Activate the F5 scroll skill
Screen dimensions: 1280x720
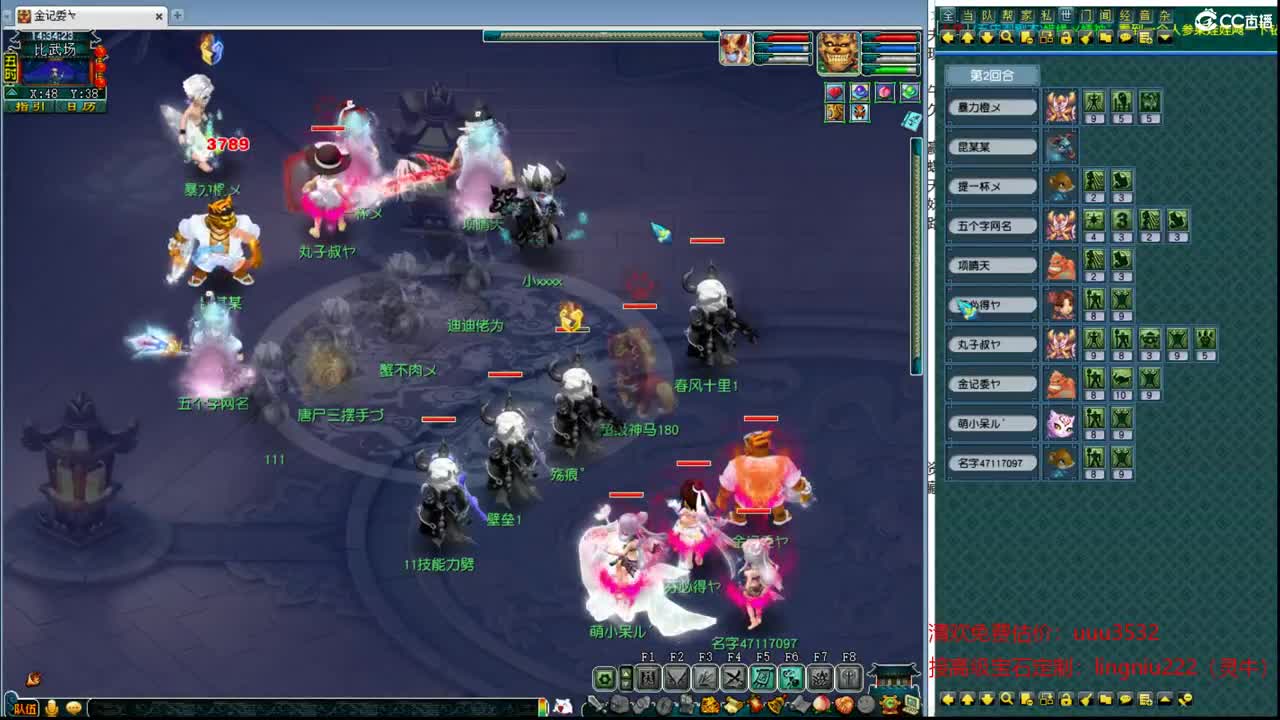coord(762,678)
